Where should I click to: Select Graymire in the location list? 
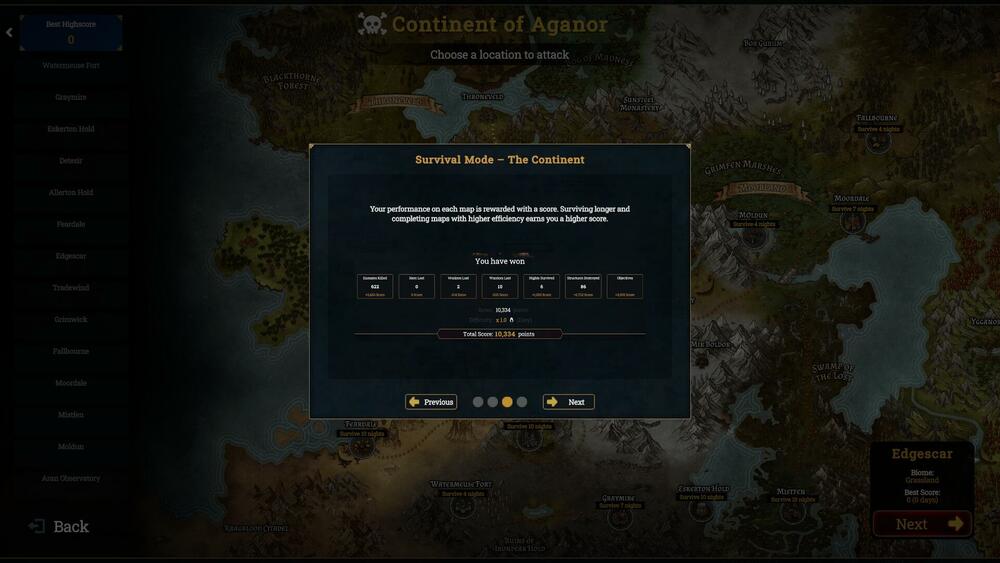point(71,97)
